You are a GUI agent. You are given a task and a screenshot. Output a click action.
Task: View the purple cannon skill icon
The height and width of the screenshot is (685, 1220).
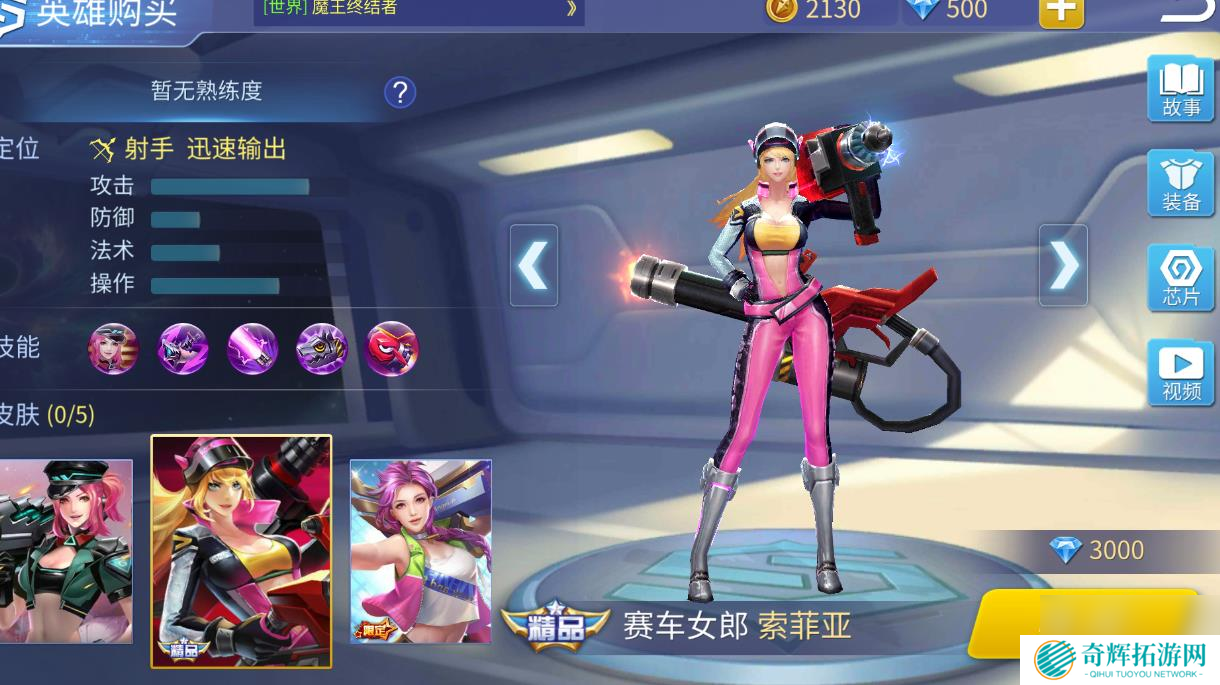pos(183,349)
